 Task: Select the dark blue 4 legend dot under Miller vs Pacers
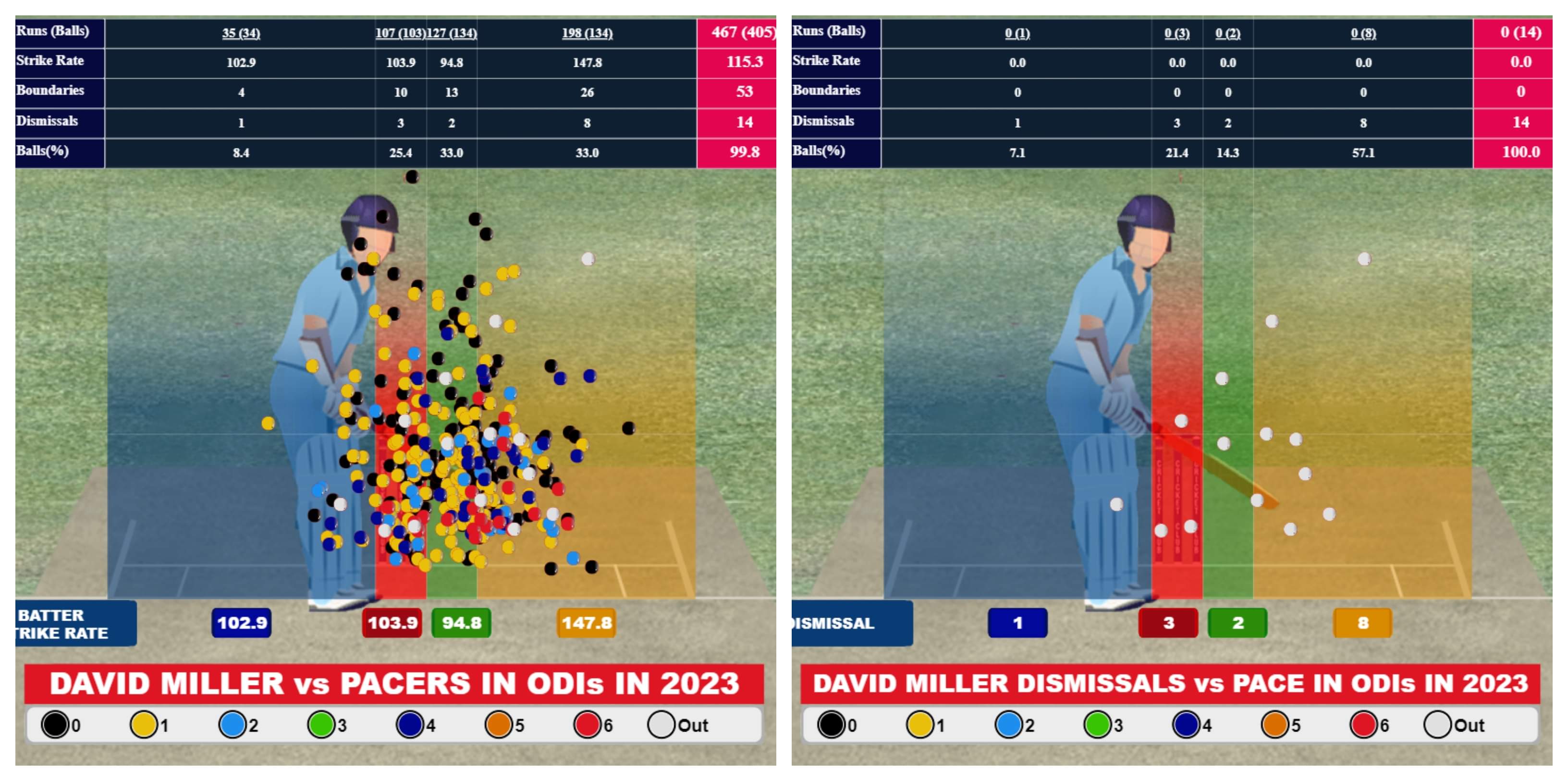(410, 724)
